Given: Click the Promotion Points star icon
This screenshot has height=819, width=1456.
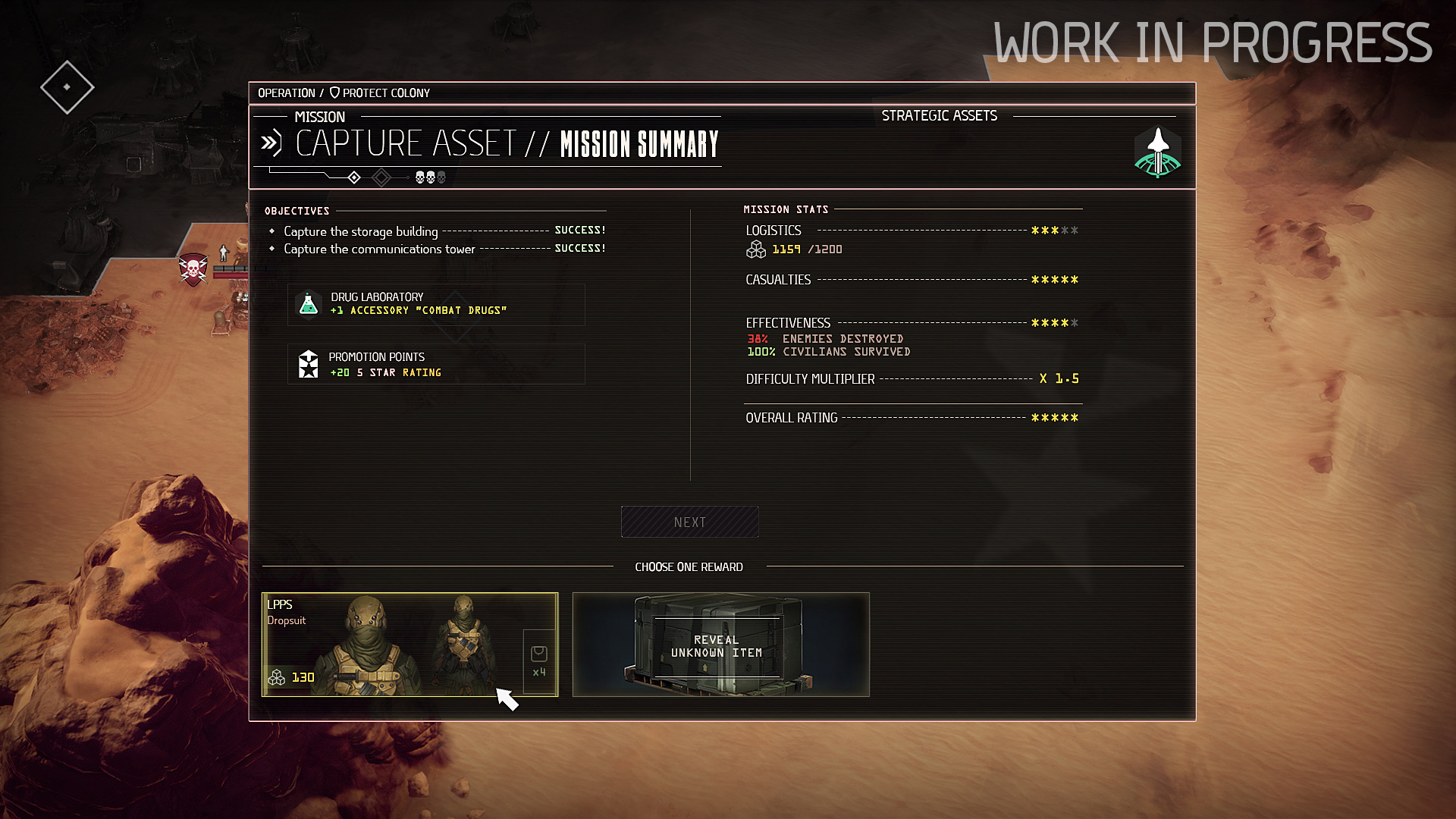Looking at the screenshot, I should click(x=308, y=364).
